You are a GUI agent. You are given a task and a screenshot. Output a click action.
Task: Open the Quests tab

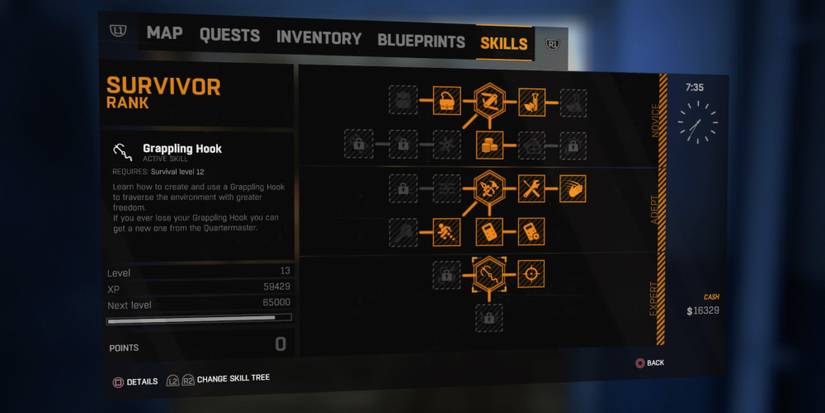pos(229,36)
